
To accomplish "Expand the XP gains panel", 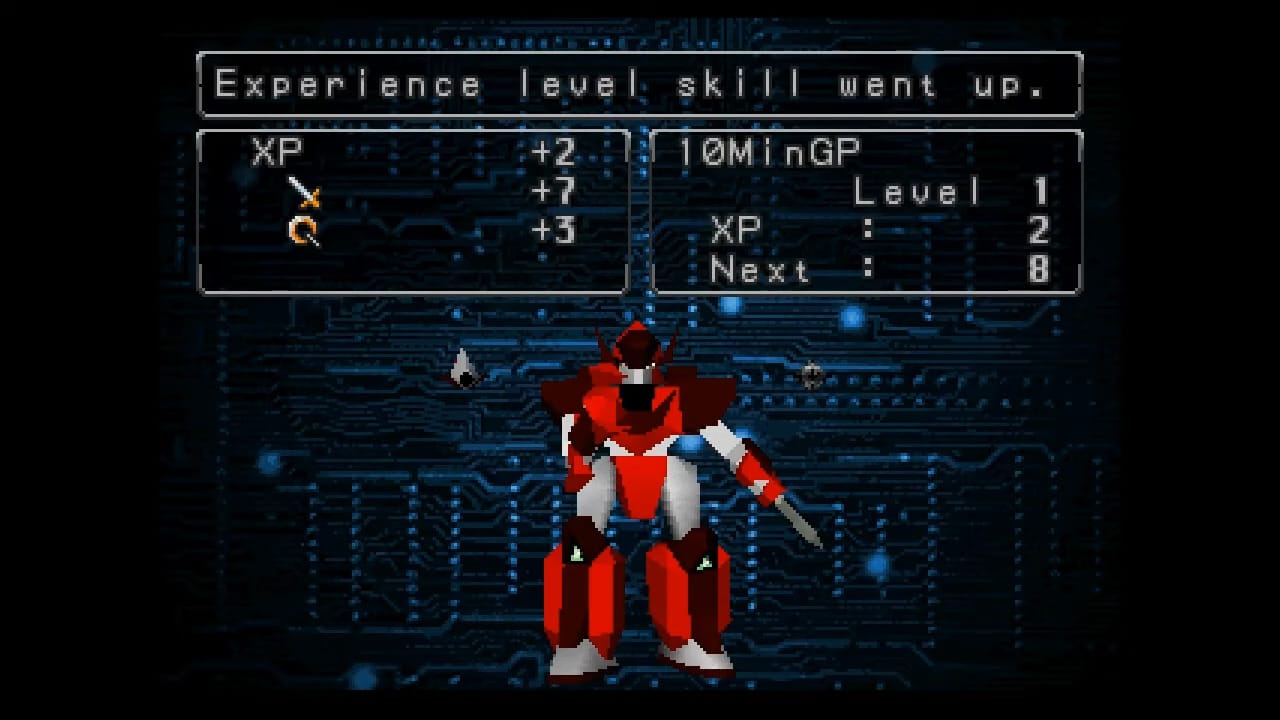I will (413, 210).
